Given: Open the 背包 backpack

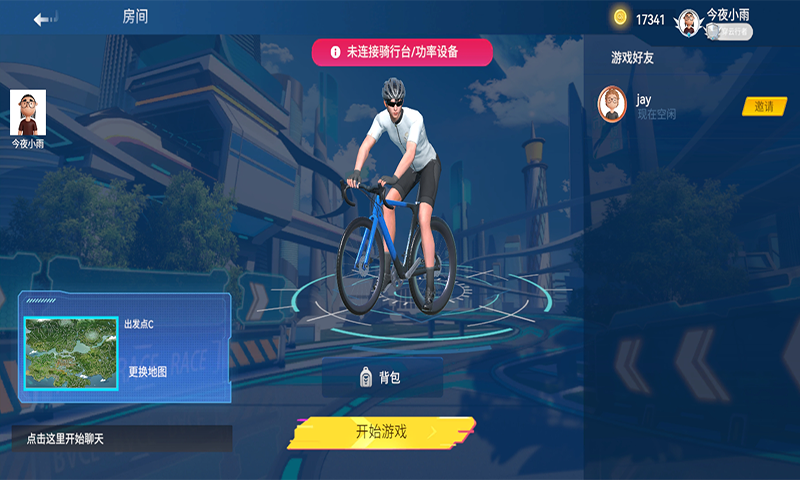Looking at the screenshot, I should 381,377.
